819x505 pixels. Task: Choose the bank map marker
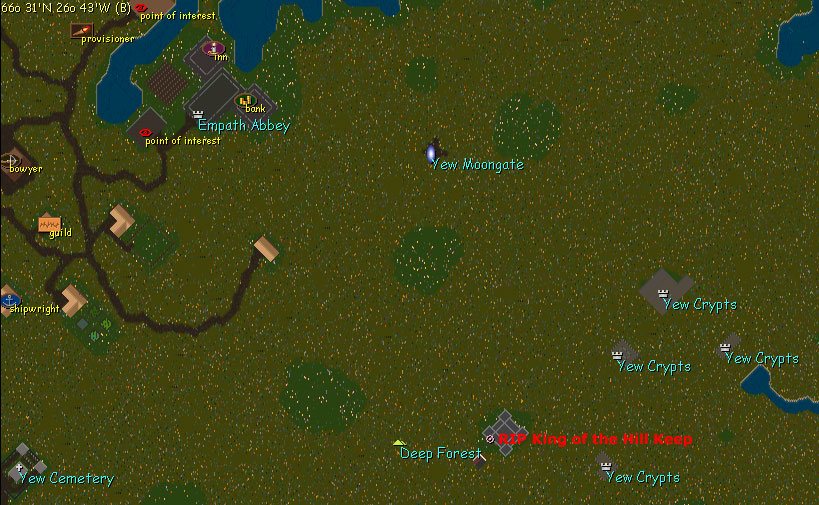(244, 100)
